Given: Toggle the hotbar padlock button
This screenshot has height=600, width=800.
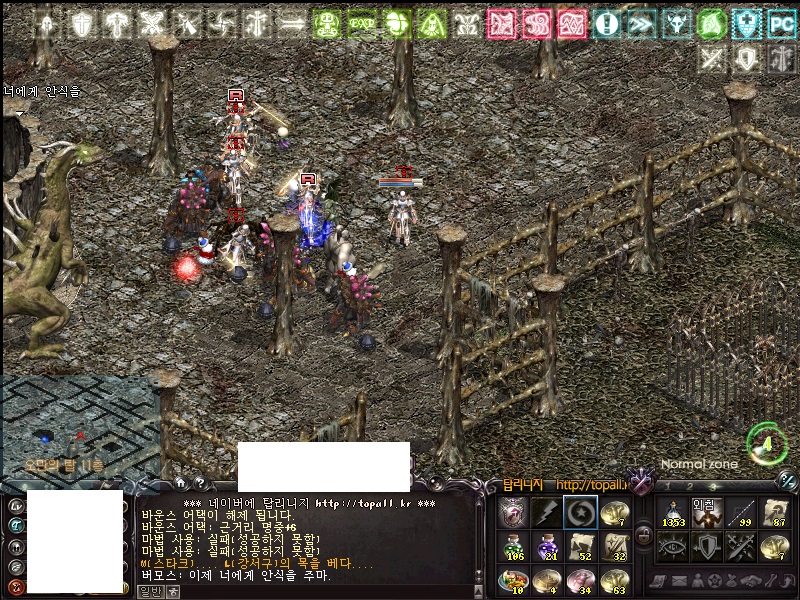Looking at the screenshot, I should [x=643, y=533].
